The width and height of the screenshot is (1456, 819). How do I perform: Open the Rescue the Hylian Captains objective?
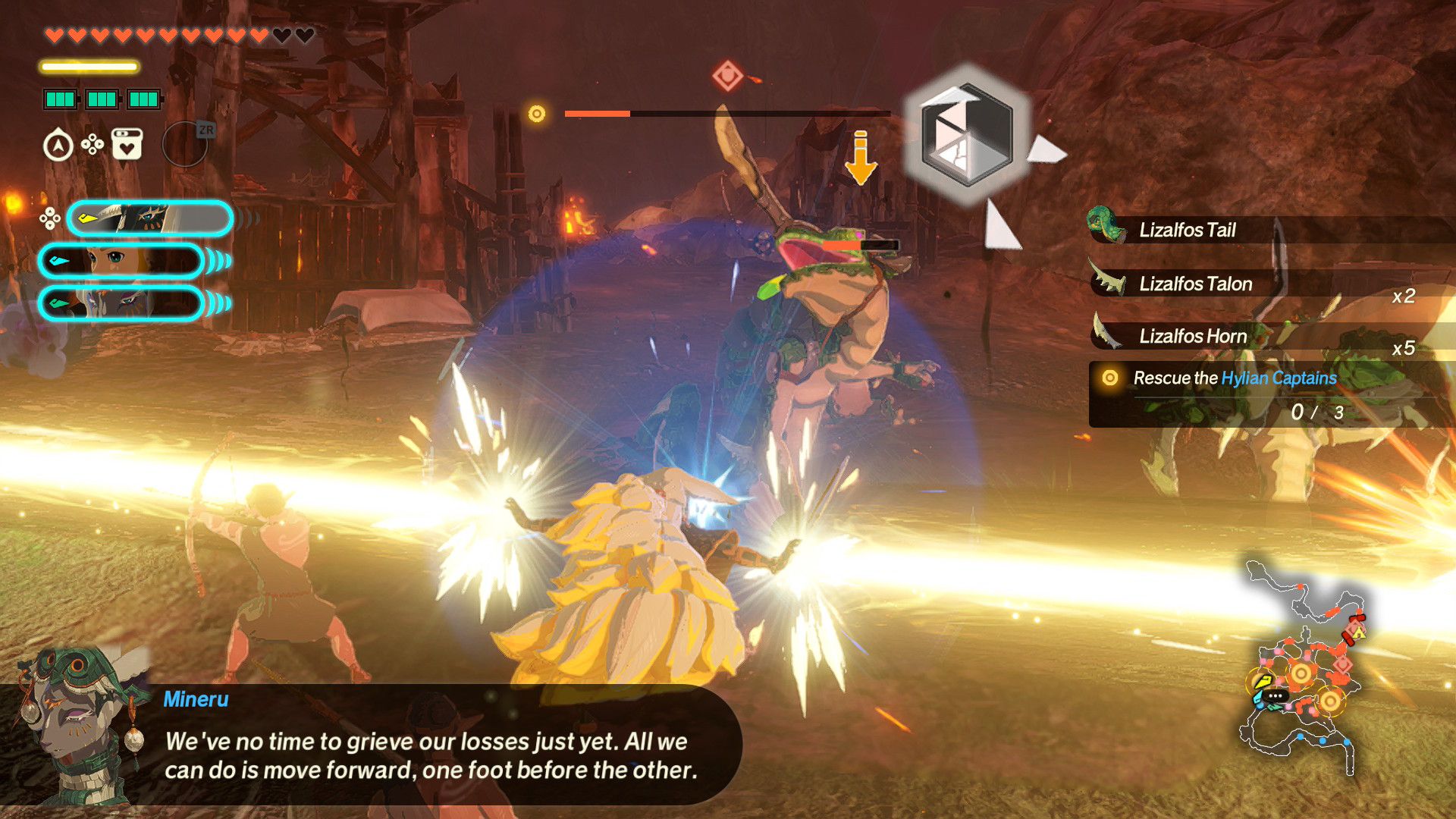coord(1235,378)
